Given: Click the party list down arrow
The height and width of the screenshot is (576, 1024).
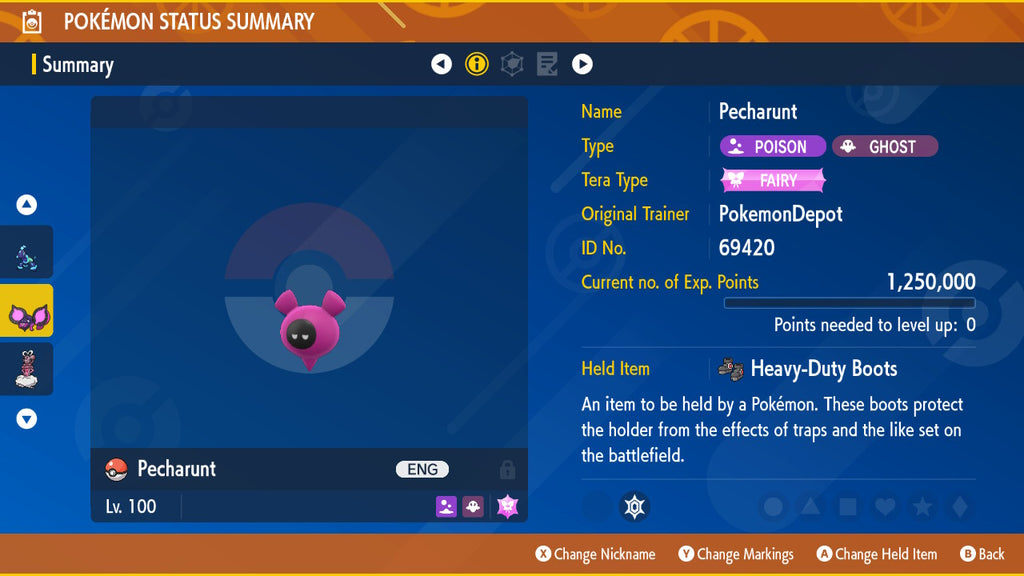Looking at the screenshot, I should [27, 419].
